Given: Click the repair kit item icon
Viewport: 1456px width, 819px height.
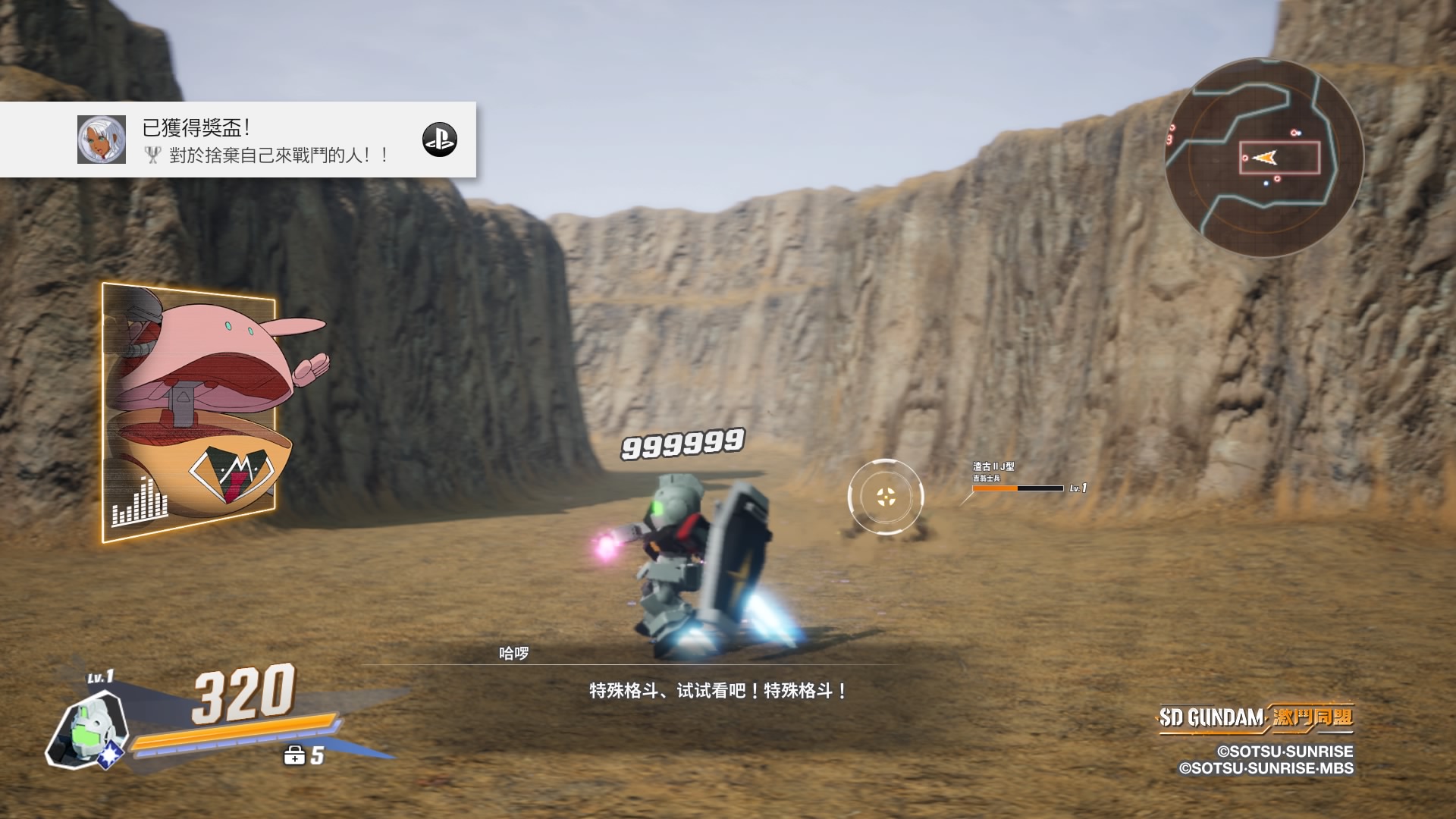Looking at the screenshot, I should pyautogui.click(x=294, y=755).
